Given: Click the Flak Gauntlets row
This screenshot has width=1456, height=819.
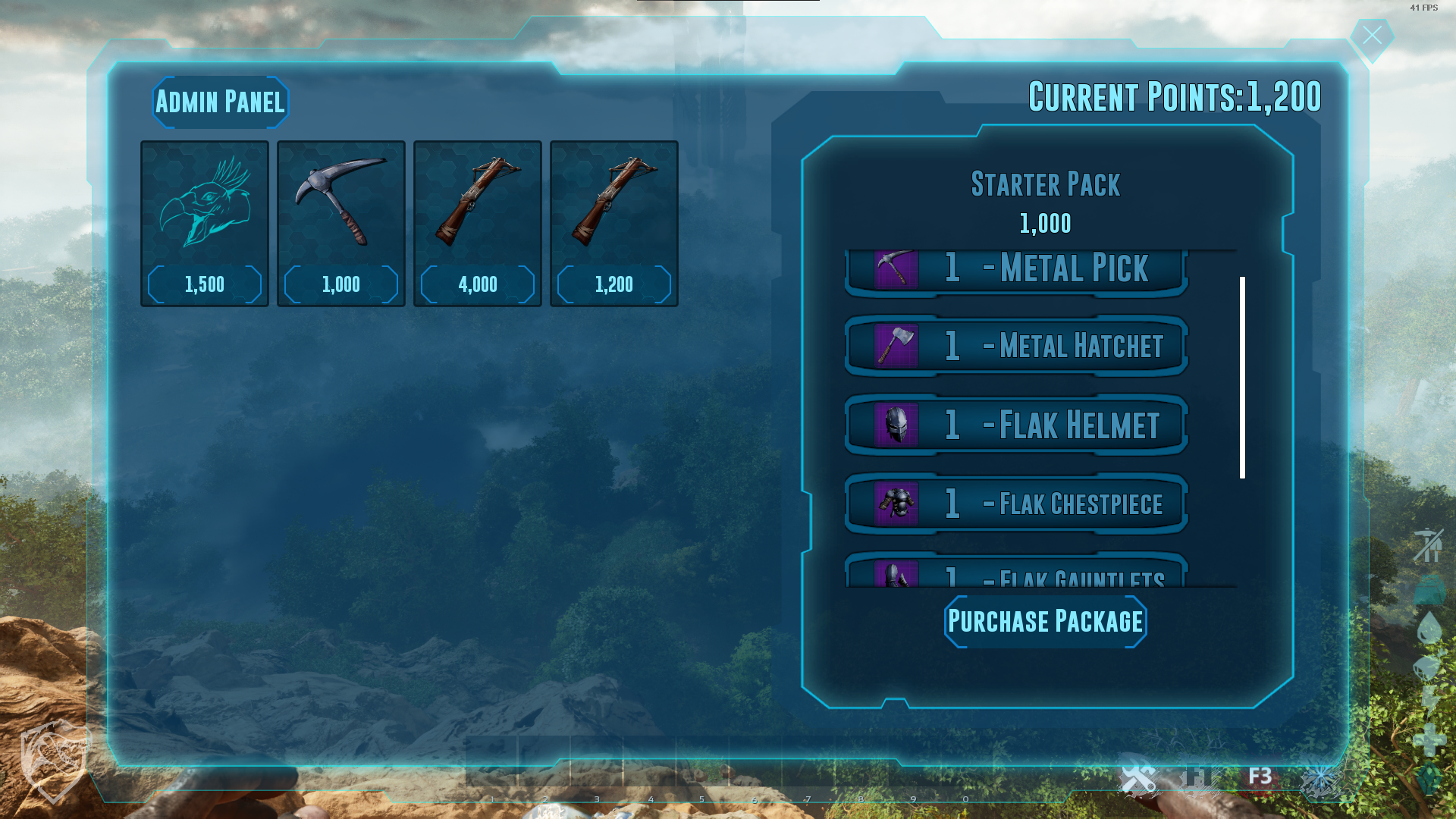Looking at the screenshot, I should (1016, 573).
